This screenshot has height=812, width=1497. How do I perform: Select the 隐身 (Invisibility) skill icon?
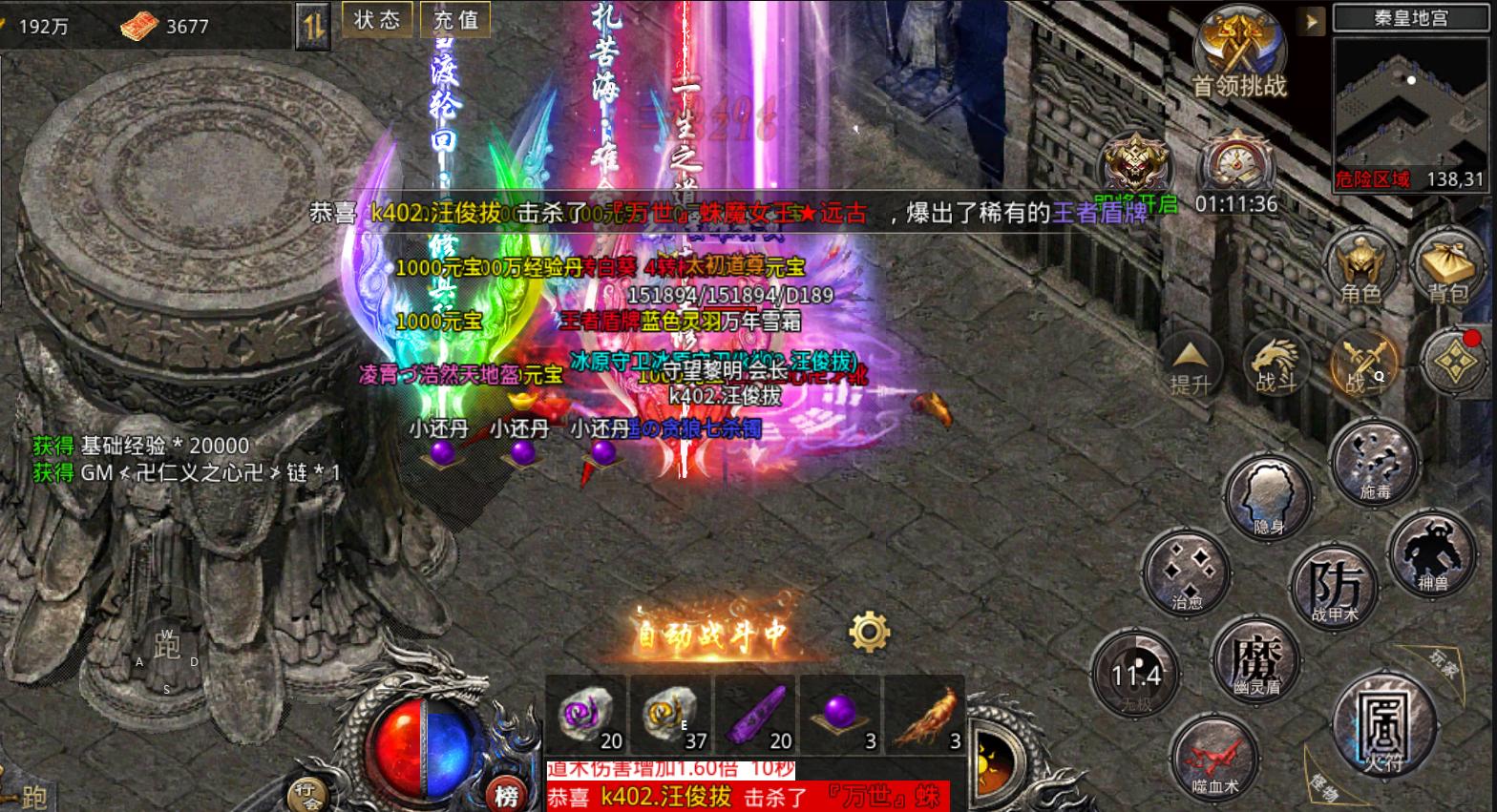(1268, 496)
